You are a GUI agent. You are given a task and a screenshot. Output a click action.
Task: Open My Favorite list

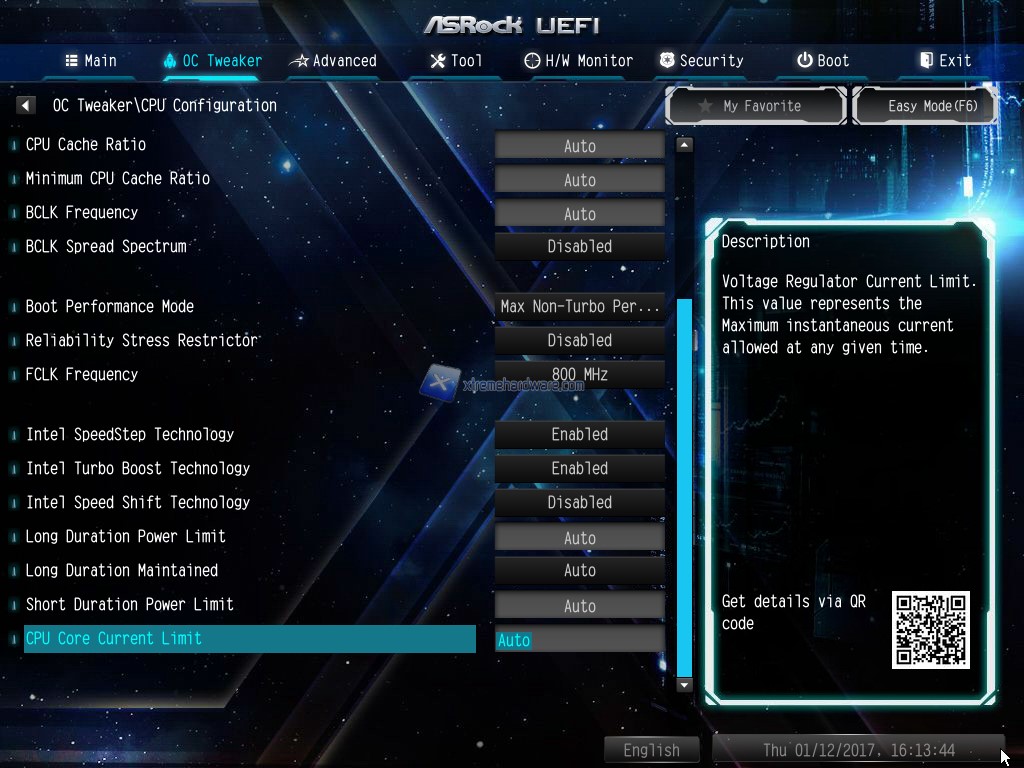756,106
